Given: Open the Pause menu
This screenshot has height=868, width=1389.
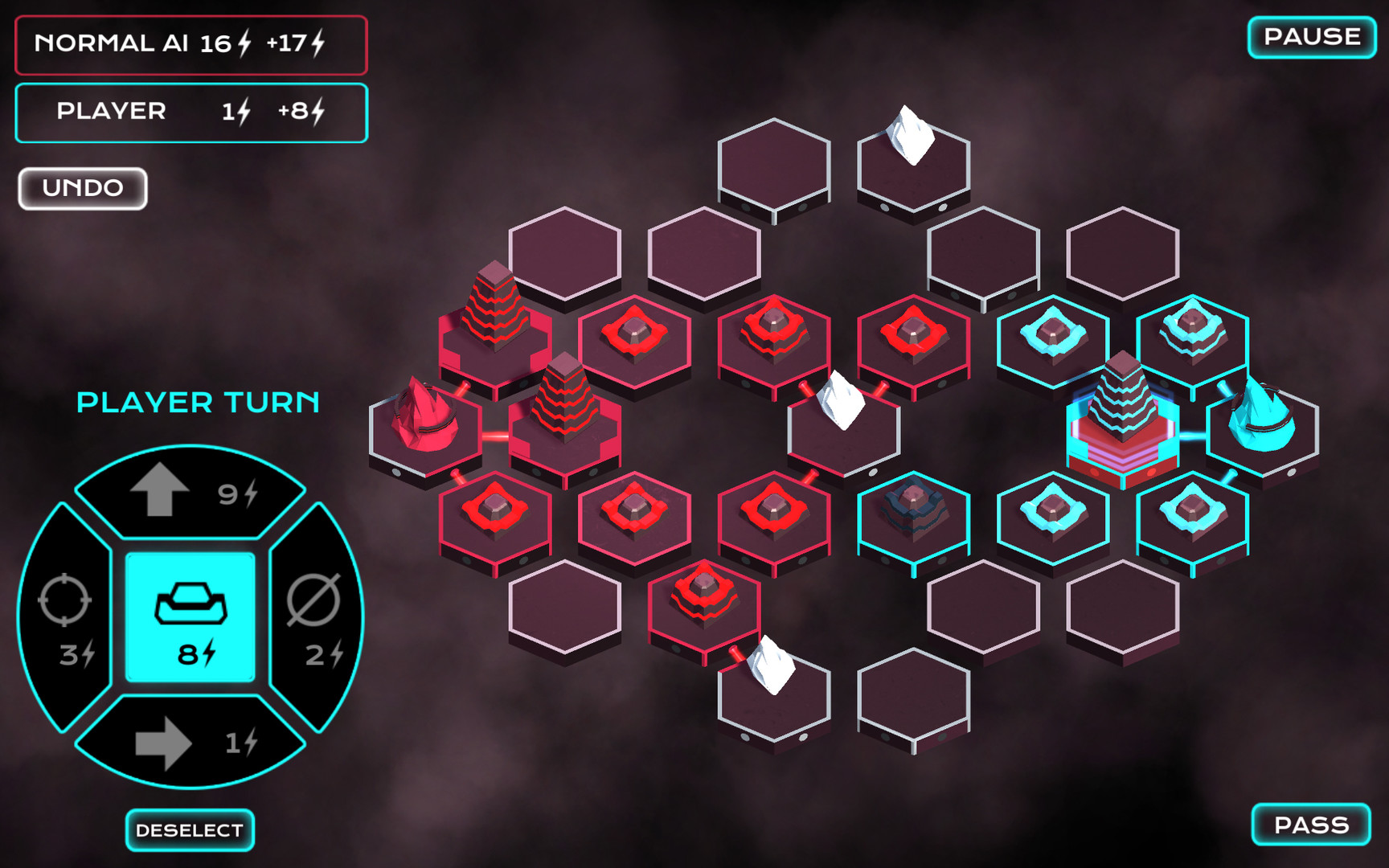Looking at the screenshot, I should 1312,35.
